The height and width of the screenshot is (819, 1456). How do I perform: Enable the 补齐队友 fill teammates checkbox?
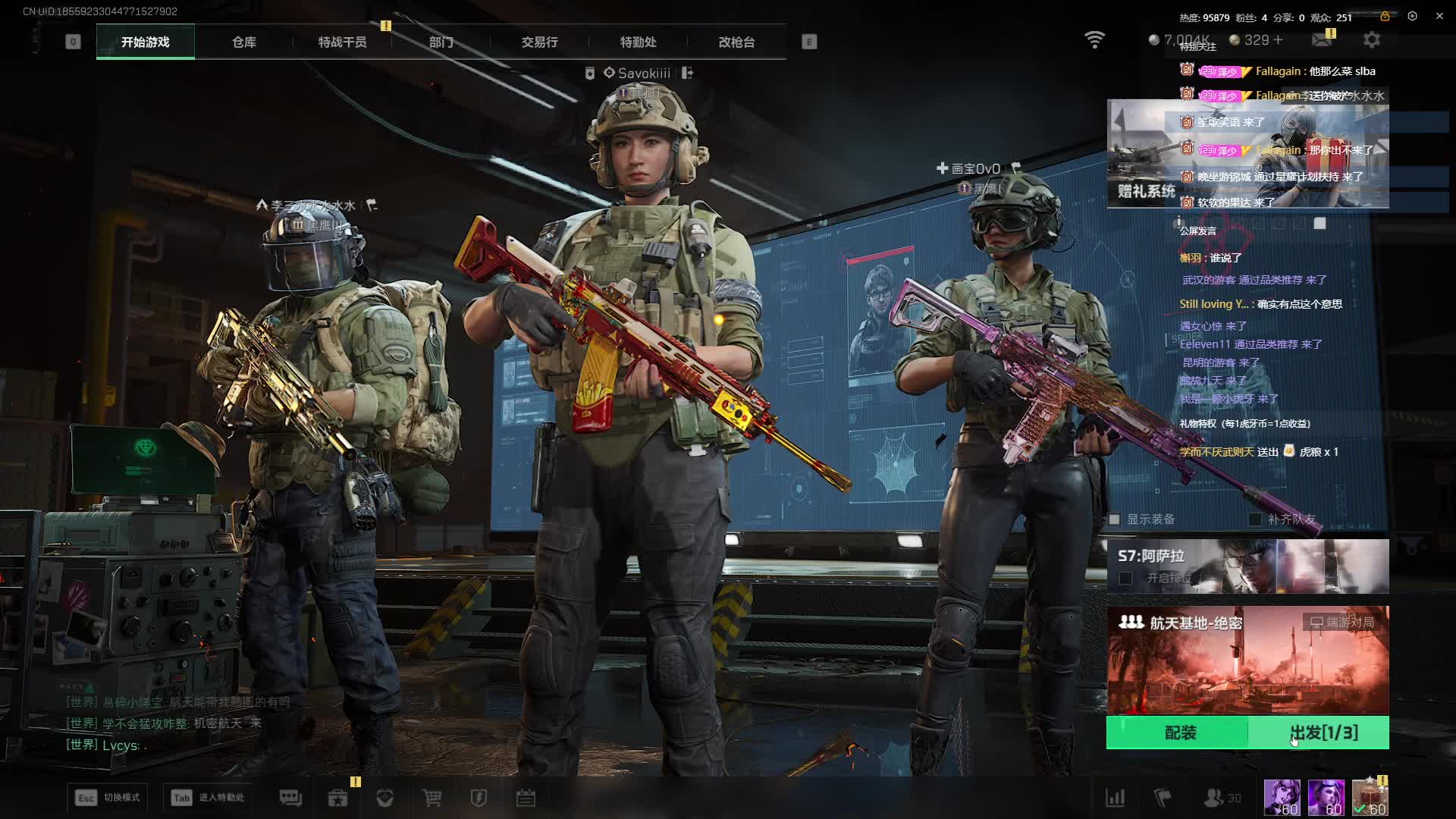[x=1255, y=519]
